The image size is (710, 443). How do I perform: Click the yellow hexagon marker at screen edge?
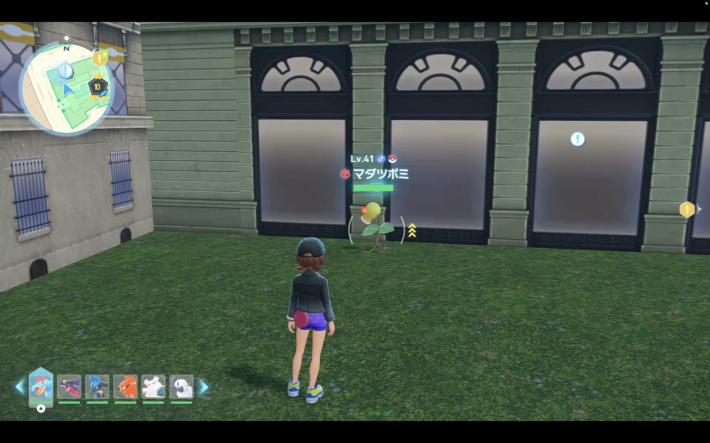(x=686, y=209)
